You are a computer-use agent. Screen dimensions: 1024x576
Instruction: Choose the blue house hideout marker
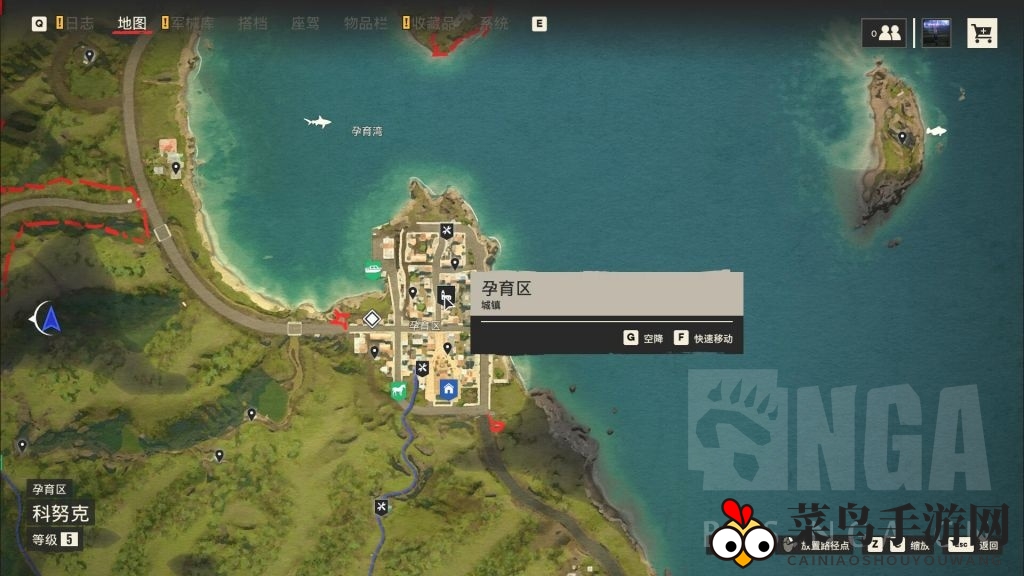pos(448,388)
